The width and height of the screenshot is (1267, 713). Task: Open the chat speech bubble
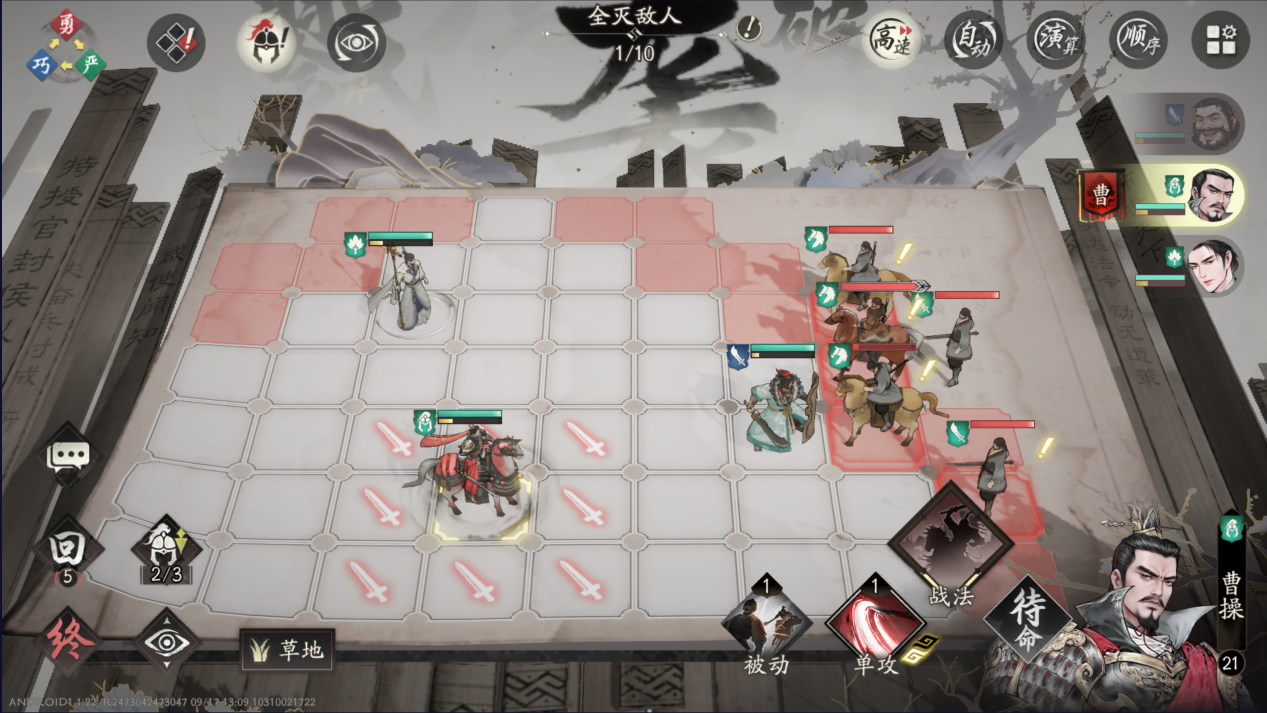click(68, 456)
